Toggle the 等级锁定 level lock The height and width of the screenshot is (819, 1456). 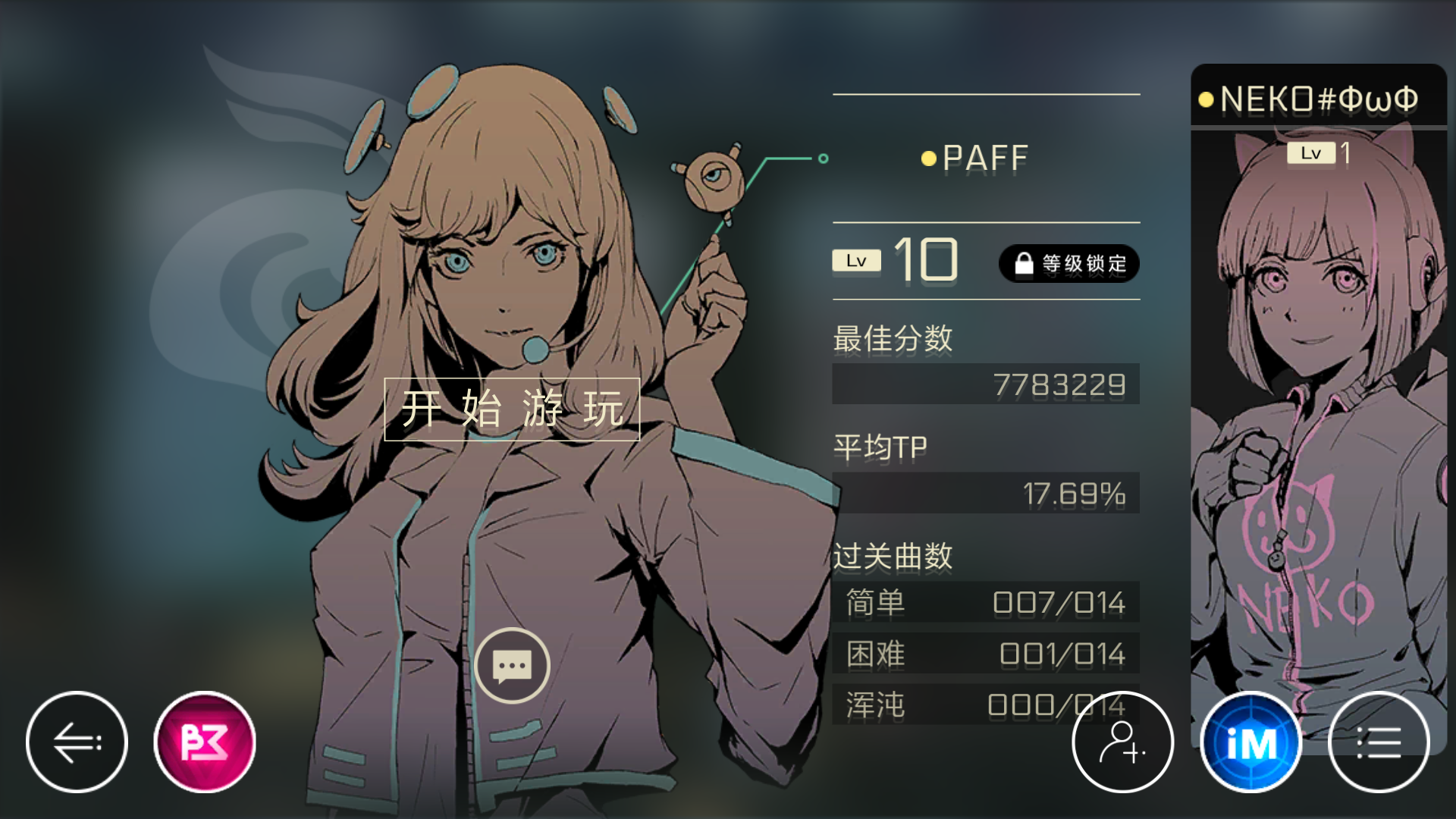coord(1069,263)
